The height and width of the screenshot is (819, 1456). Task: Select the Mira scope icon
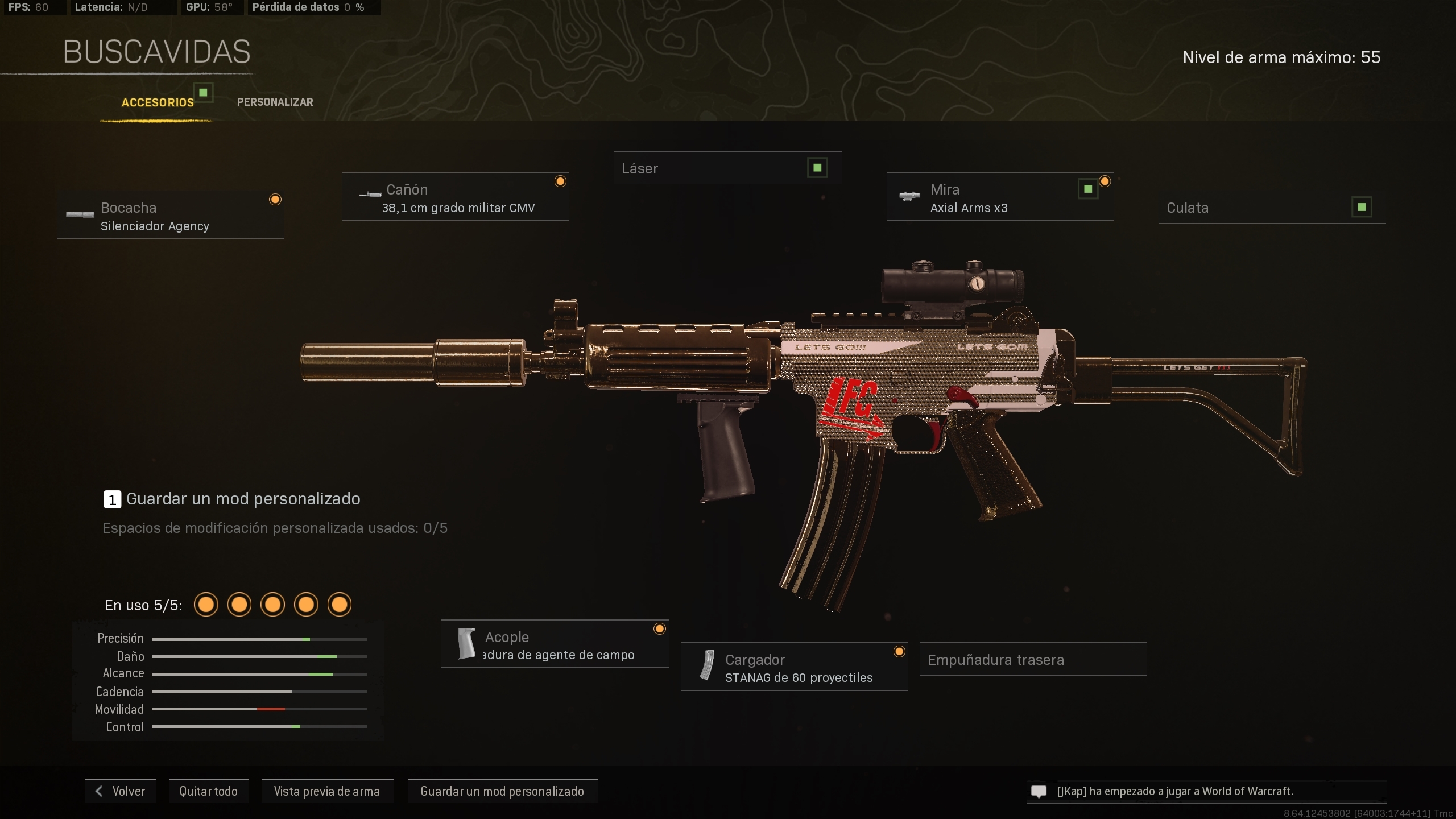pos(911,195)
